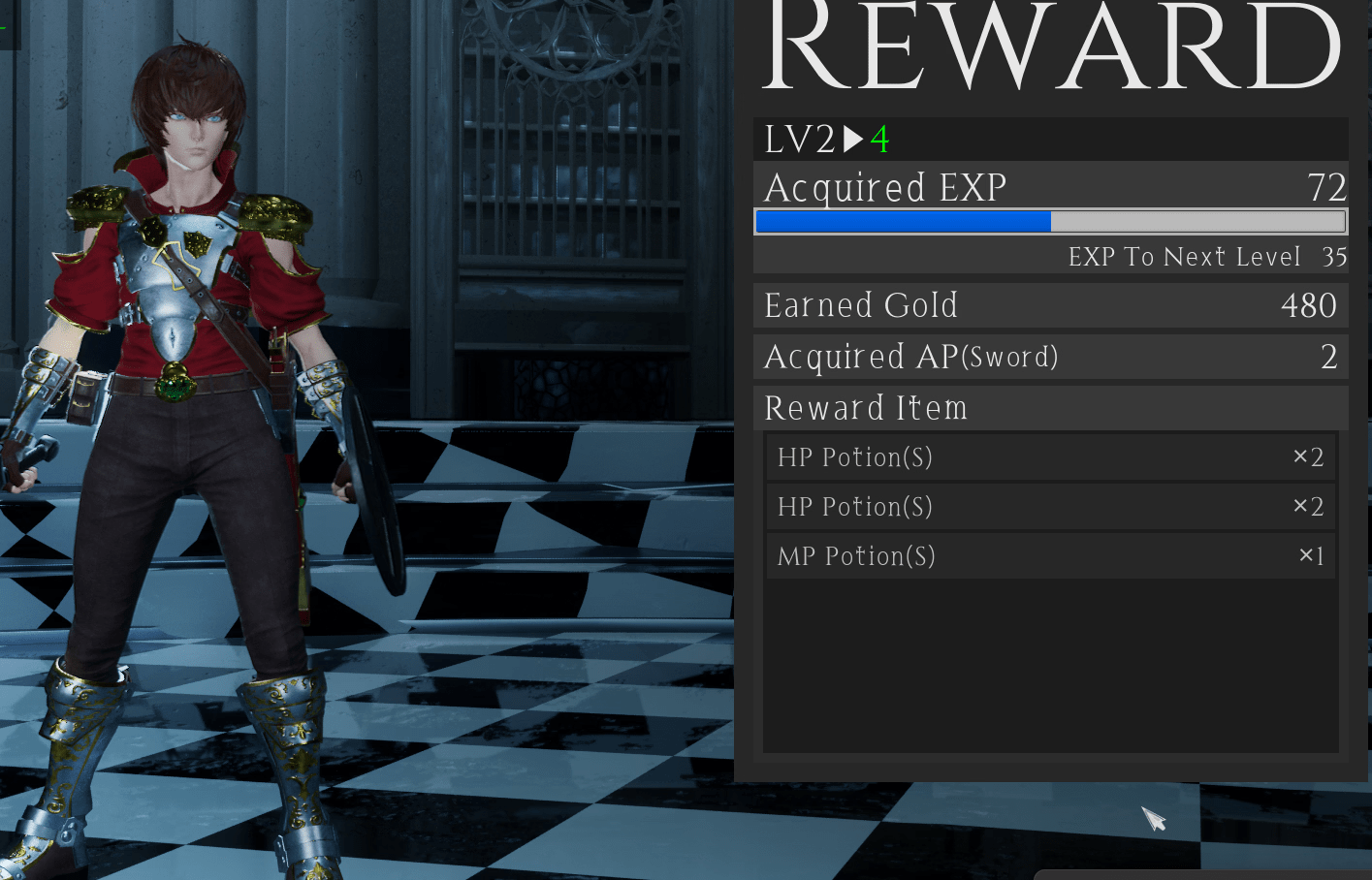Click the green level-up arrow
Image resolution: width=1372 pixels, height=880 pixels.
tap(851, 139)
